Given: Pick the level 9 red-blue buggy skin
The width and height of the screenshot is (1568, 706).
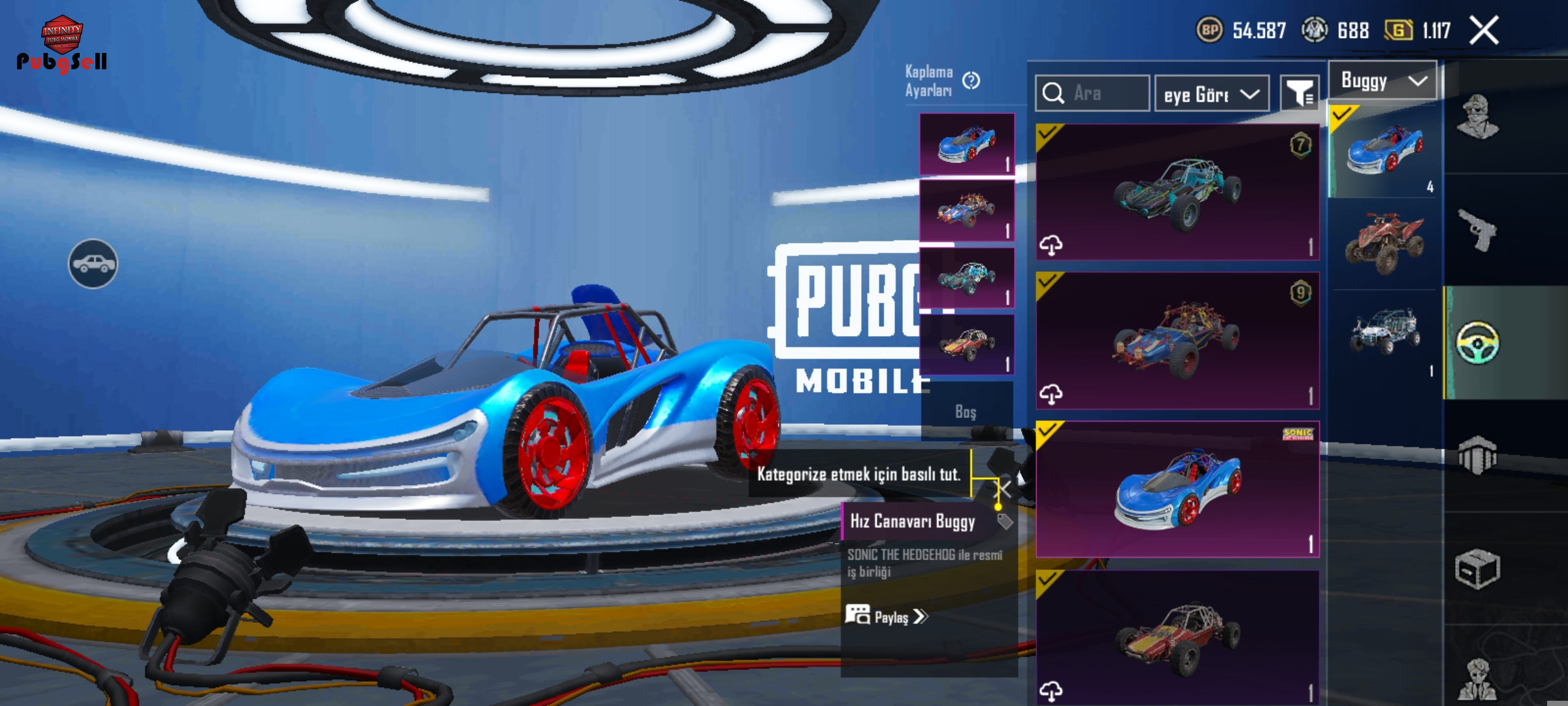Looking at the screenshot, I should click(1177, 341).
